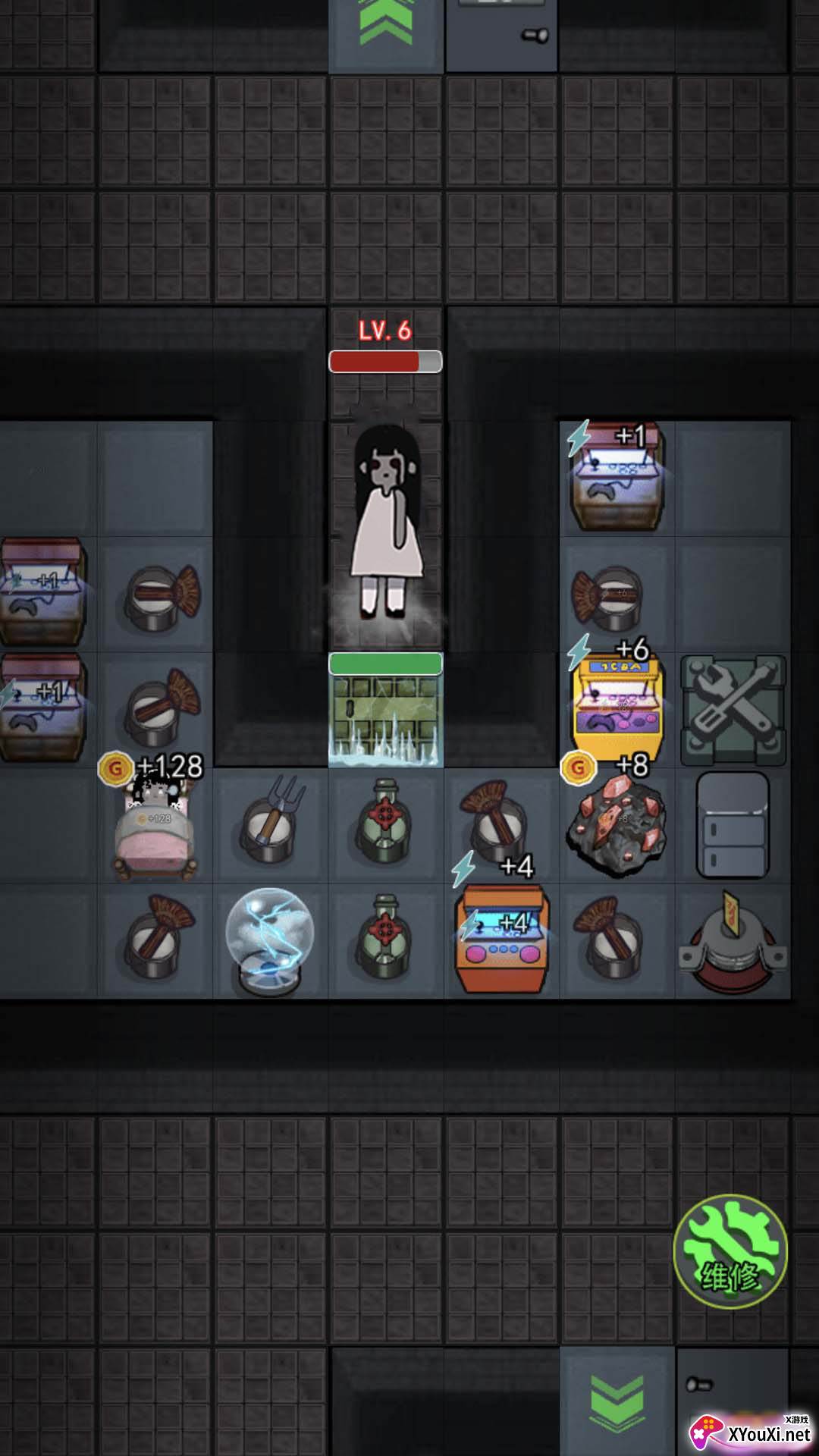Select the orange arcade machine tile
Screen dimensions: 819x1456
point(500,940)
